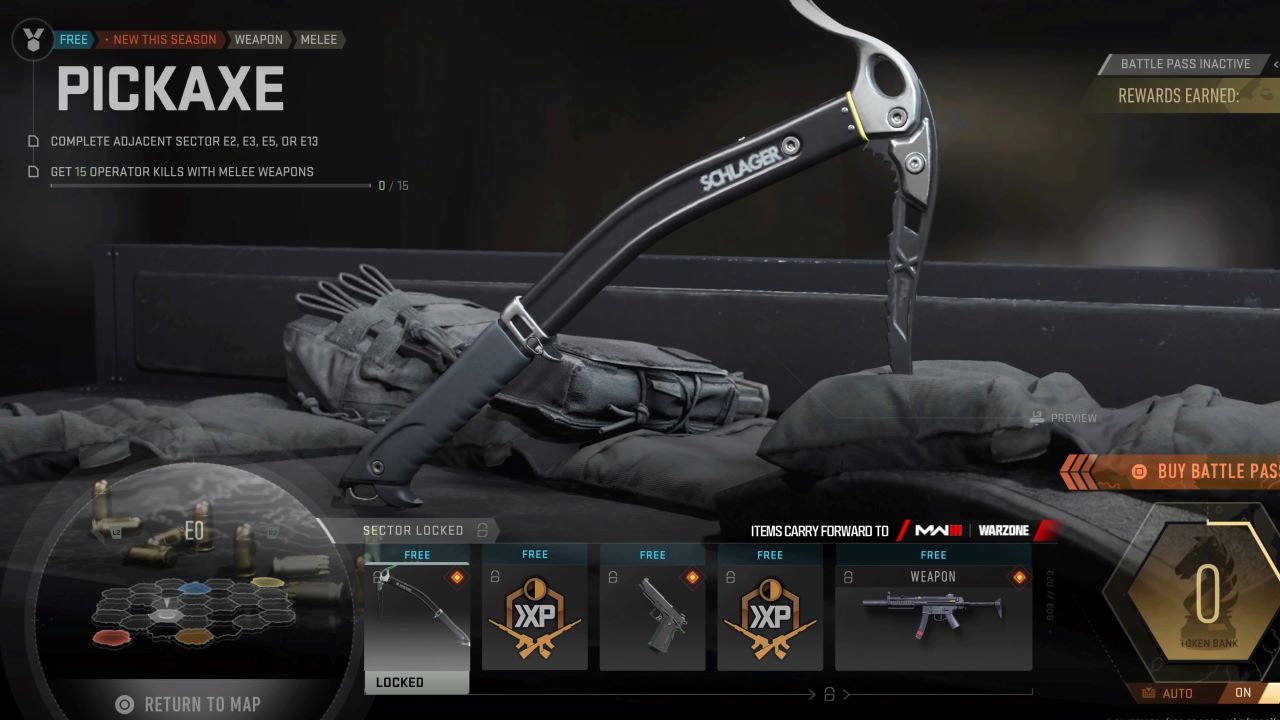Click the Return to Map button
Viewport: 1280px width, 720px height.
190,704
